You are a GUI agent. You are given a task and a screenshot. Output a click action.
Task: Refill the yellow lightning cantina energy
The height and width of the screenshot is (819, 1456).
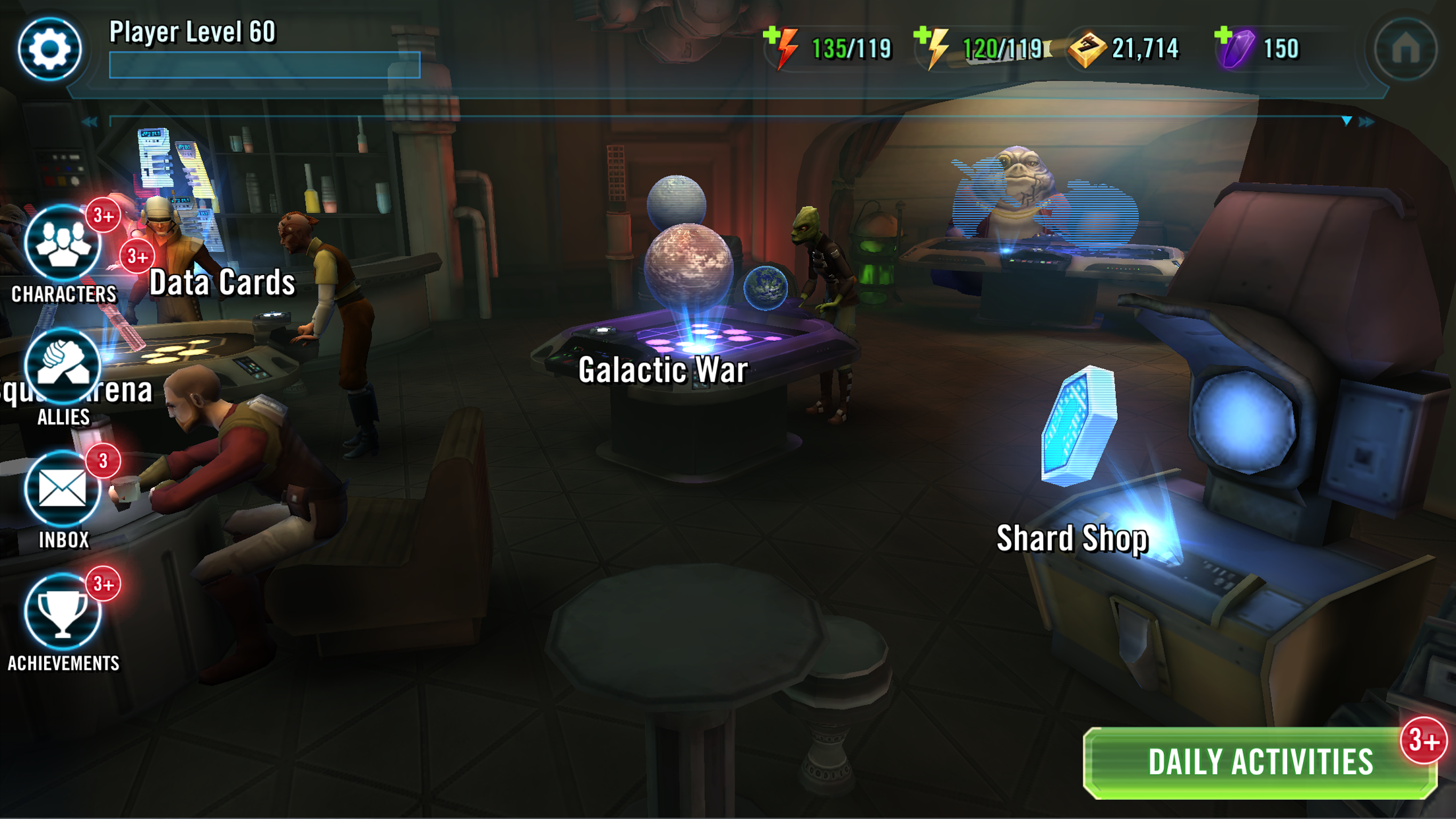[931, 46]
